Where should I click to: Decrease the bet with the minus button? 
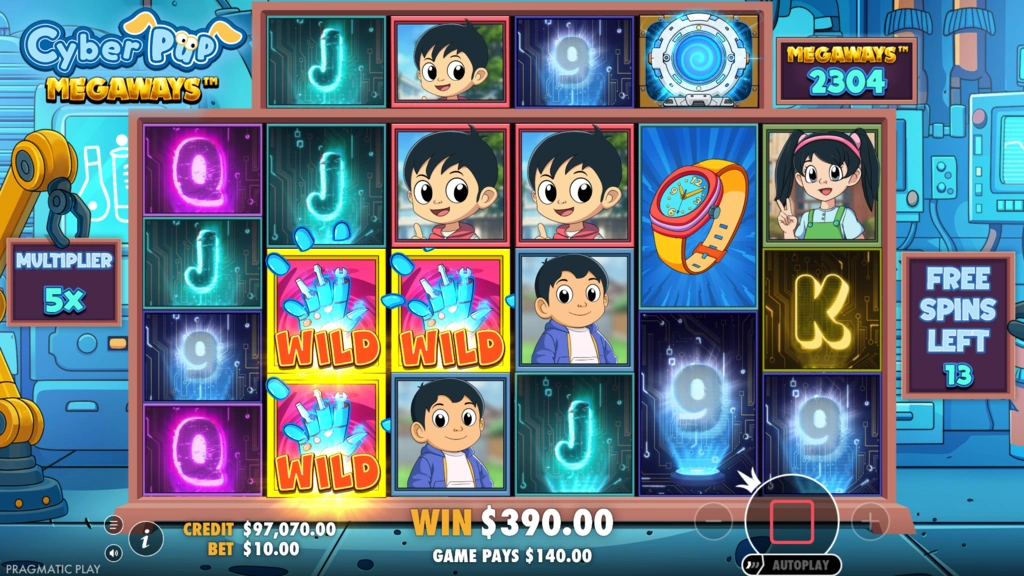coord(713,522)
